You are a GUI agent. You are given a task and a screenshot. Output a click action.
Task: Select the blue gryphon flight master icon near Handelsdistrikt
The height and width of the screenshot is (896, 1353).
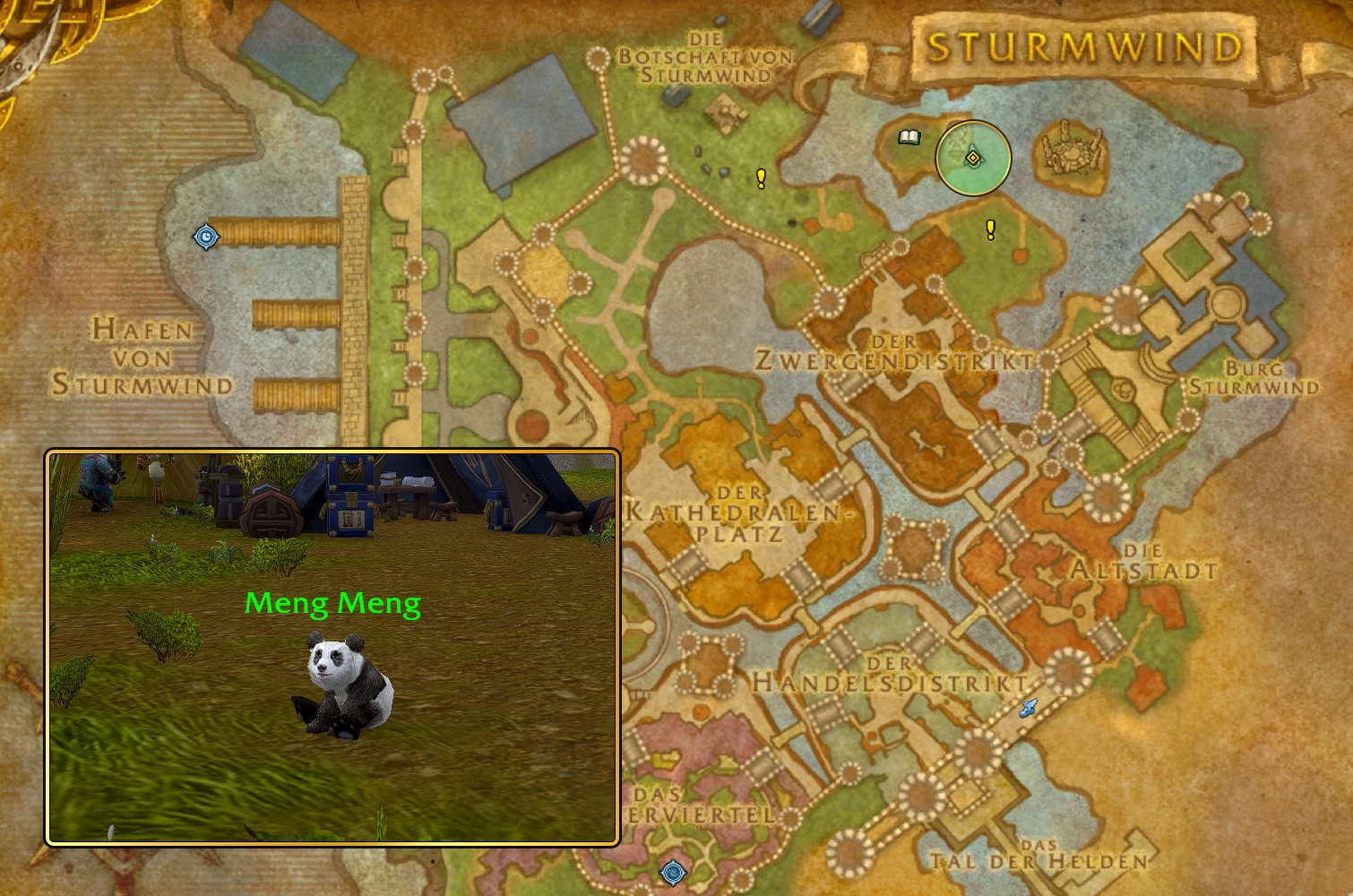[x=1027, y=707]
